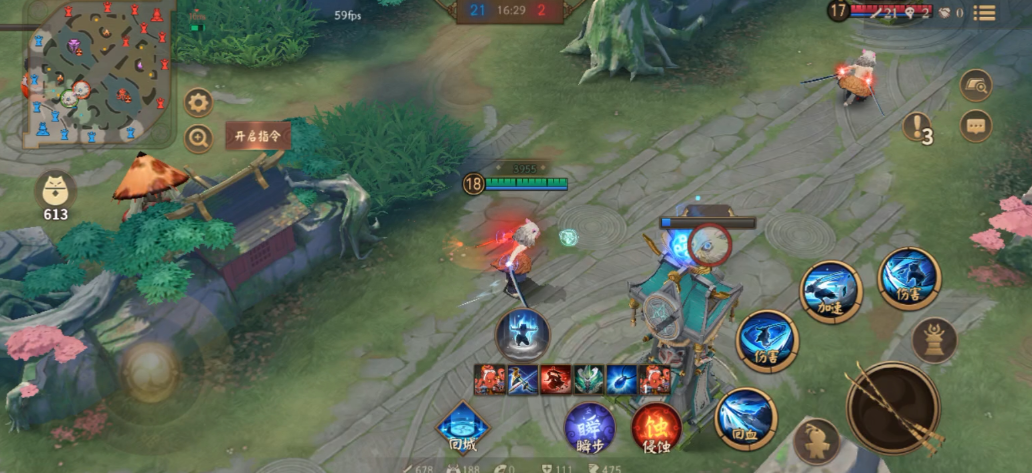1032x473 pixels.
Task: Tap the 开启指令 command button
Action: (257, 136)
